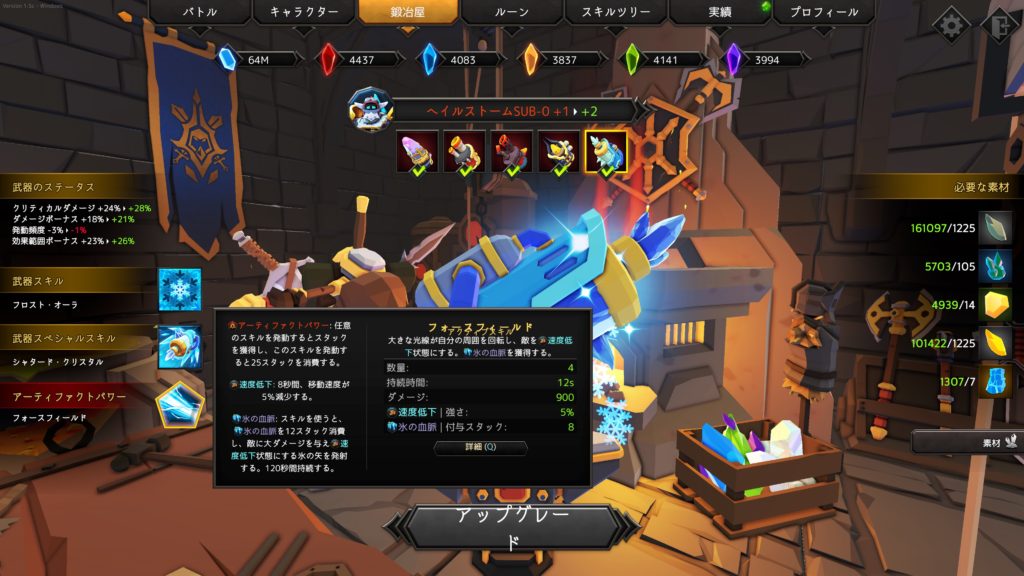The height and width of the screenshot is (576, 1024).
Task: Upgrade the weapon with アップグレード button
Action: pyautogui.click(x=512, y=527)
